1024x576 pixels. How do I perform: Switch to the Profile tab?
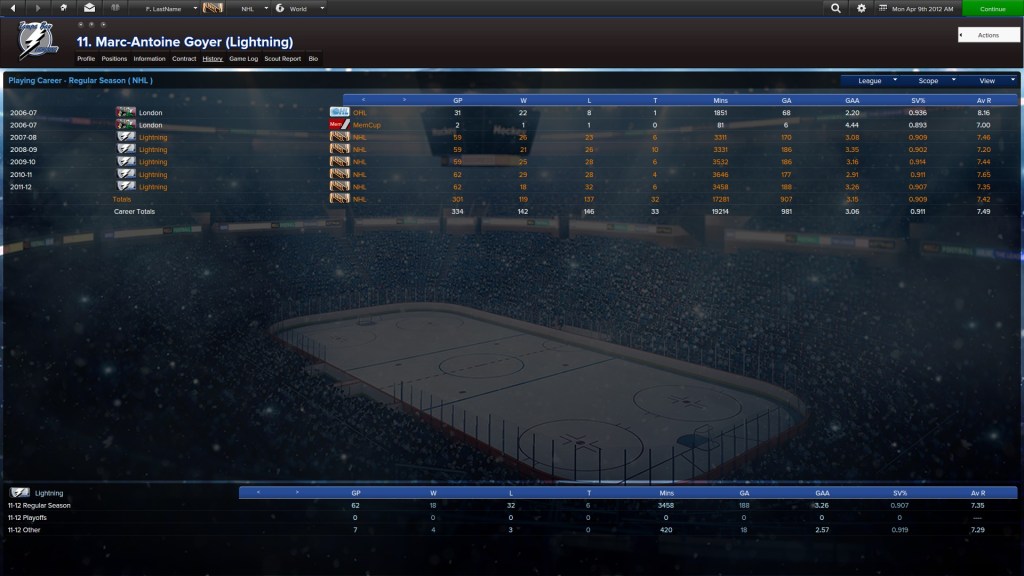tap(86, 59)
